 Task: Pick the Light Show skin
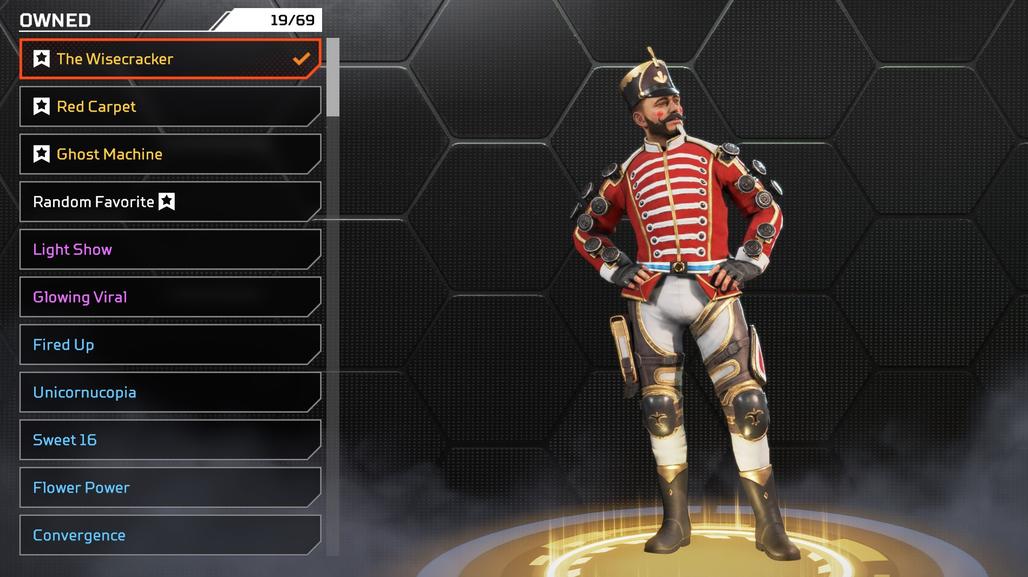tap(170, 250)
